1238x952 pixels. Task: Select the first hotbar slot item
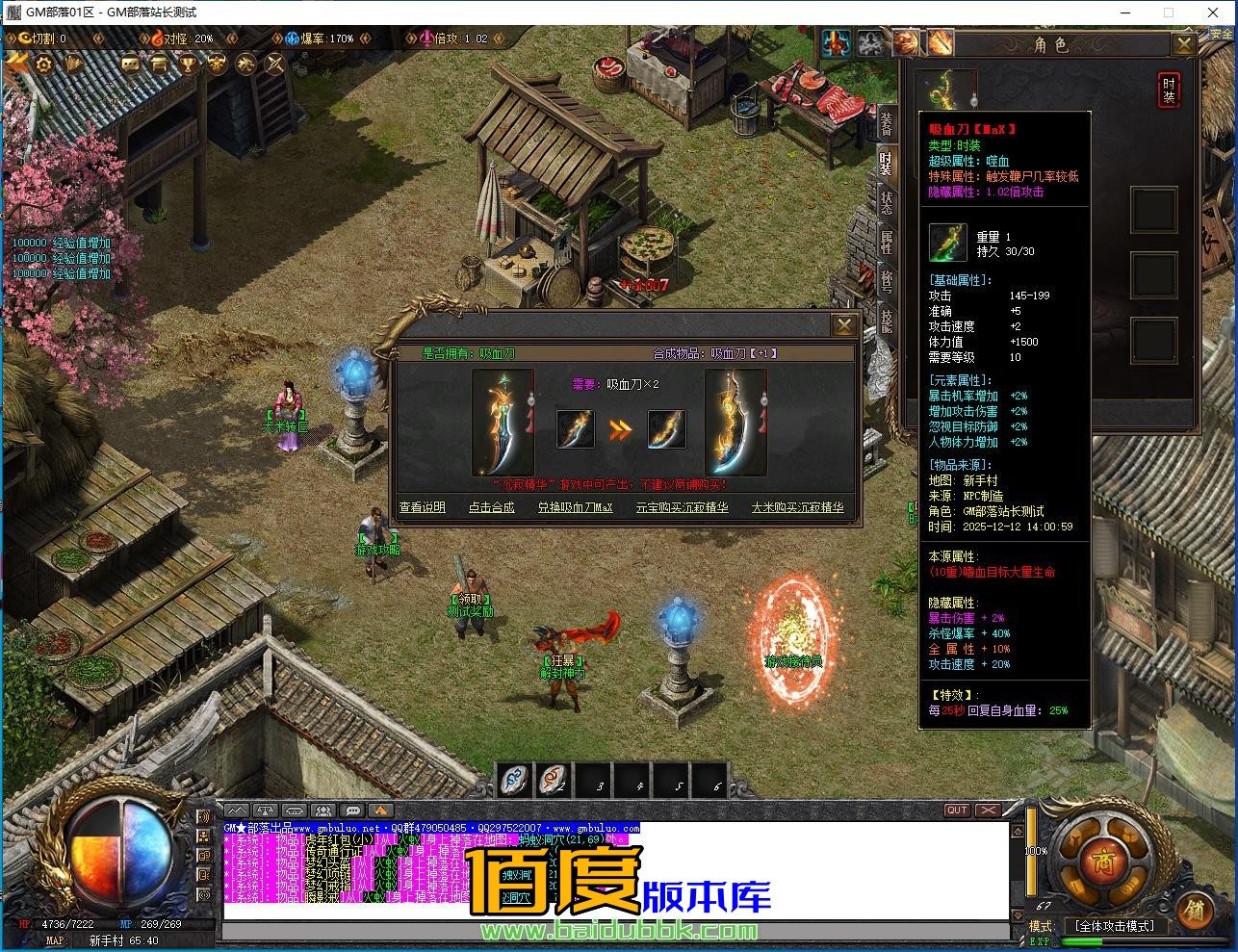pos(514,781)
